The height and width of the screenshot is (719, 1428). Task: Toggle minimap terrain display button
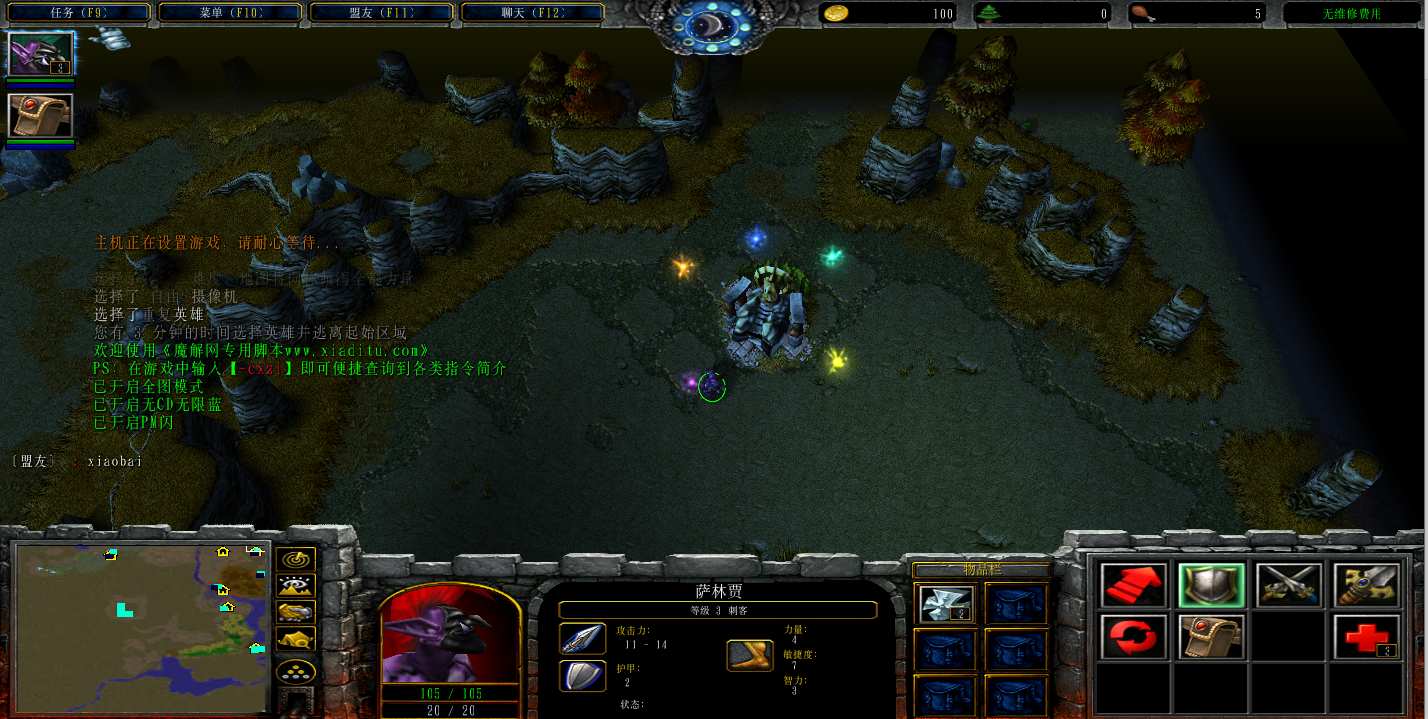(296, 586)
